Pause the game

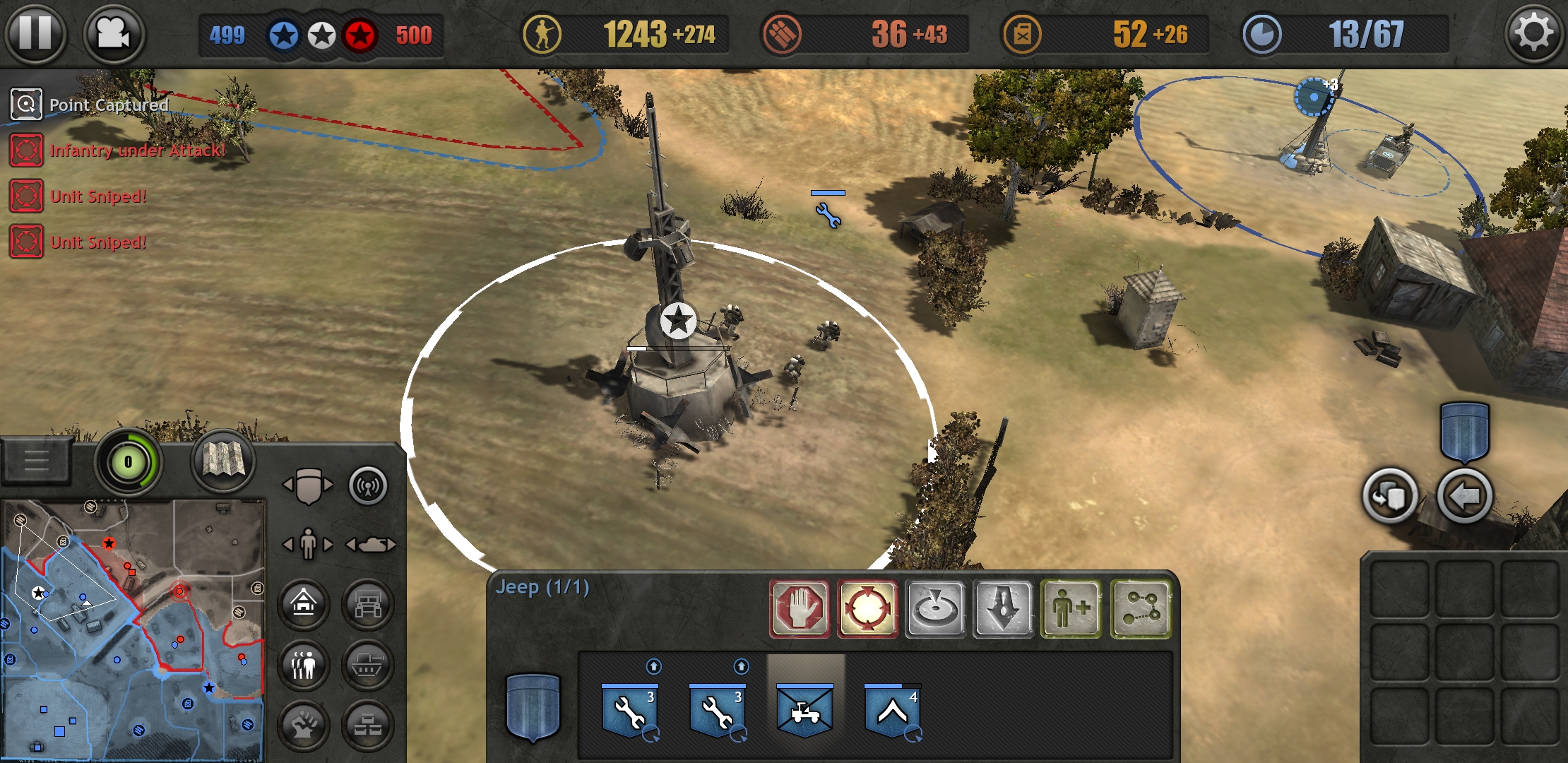35,33
